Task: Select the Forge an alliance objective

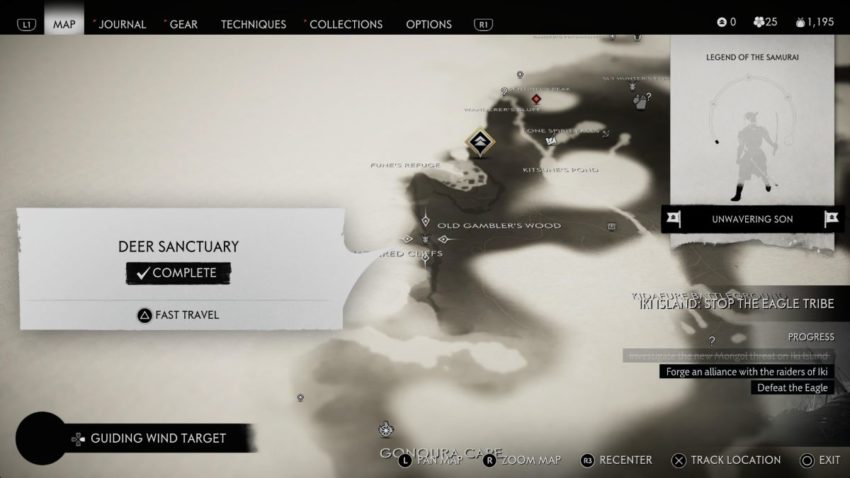Action: pos(745,372)
